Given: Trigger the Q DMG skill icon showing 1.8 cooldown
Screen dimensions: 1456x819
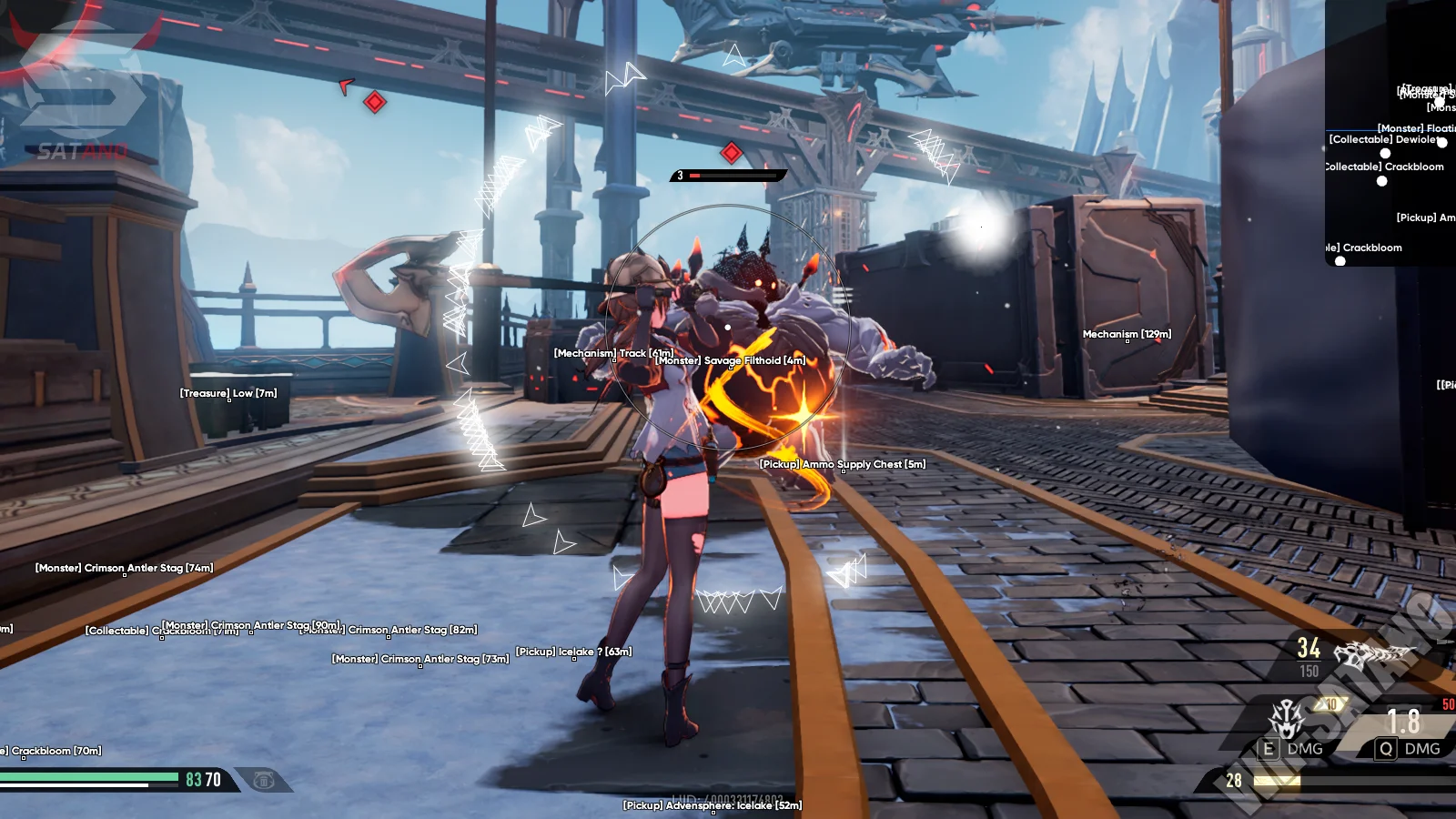Looking at the screenshot, I should click(x=1387, y=748).
